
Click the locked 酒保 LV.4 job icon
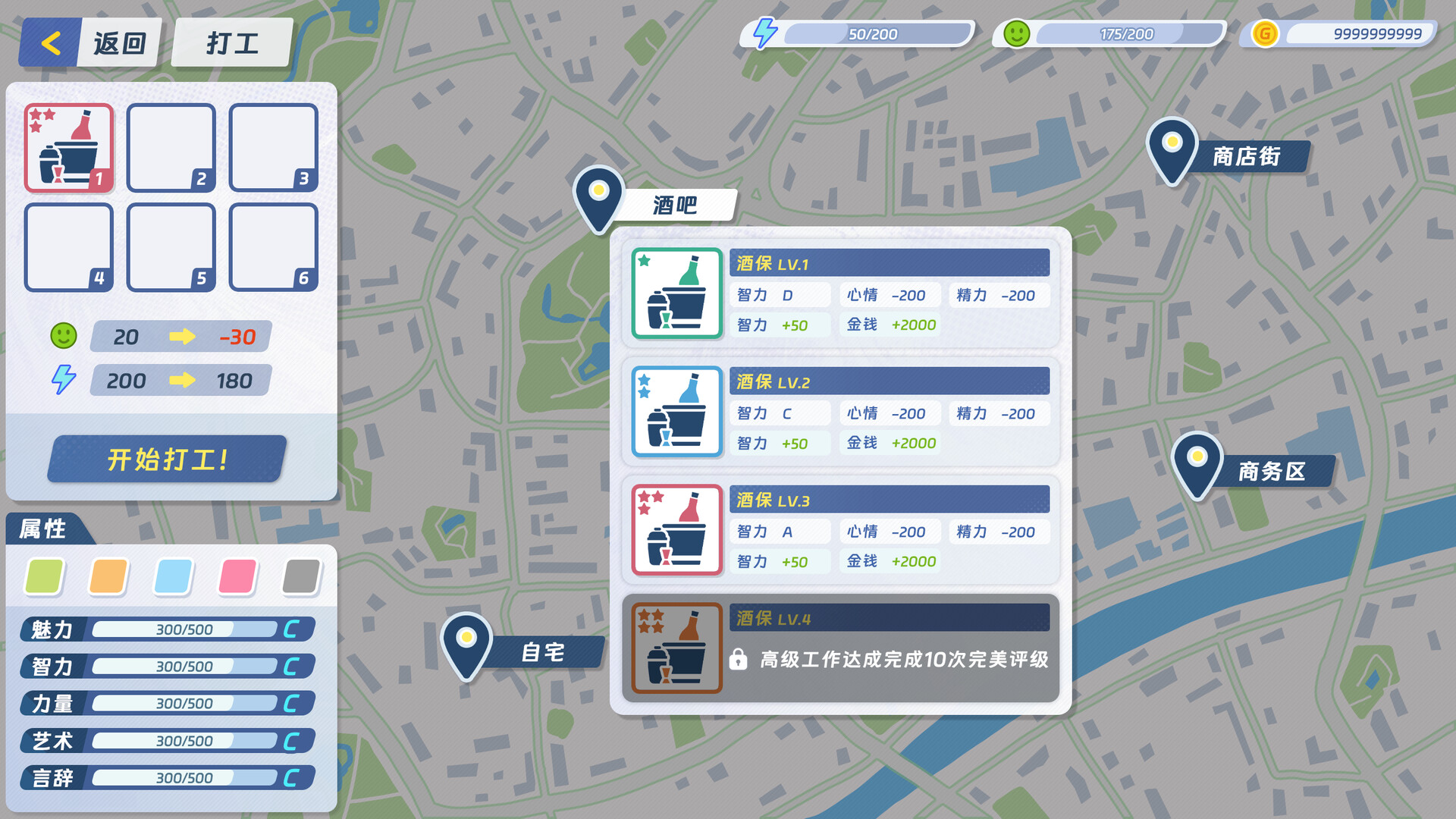pyautogui.click(x=675, y=645)
